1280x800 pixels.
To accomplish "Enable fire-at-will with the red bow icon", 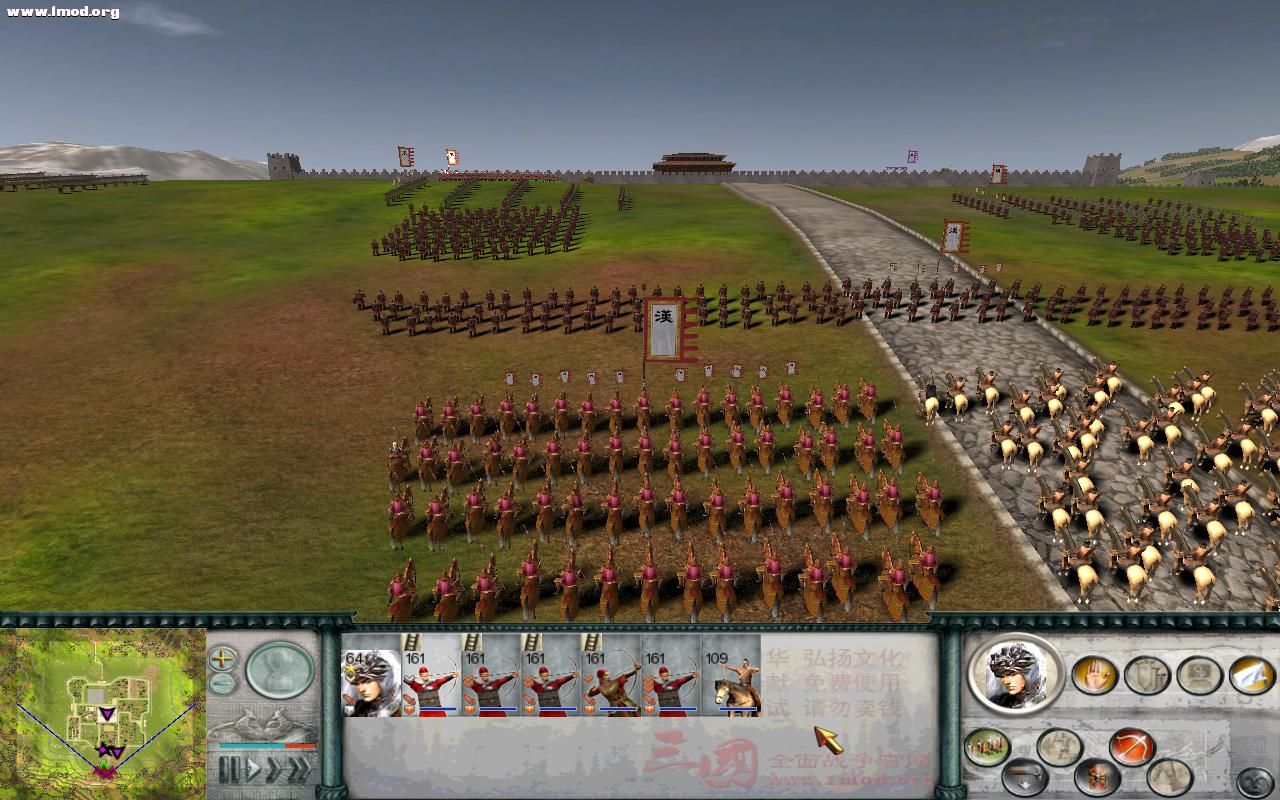I will tap(1132, 746).
